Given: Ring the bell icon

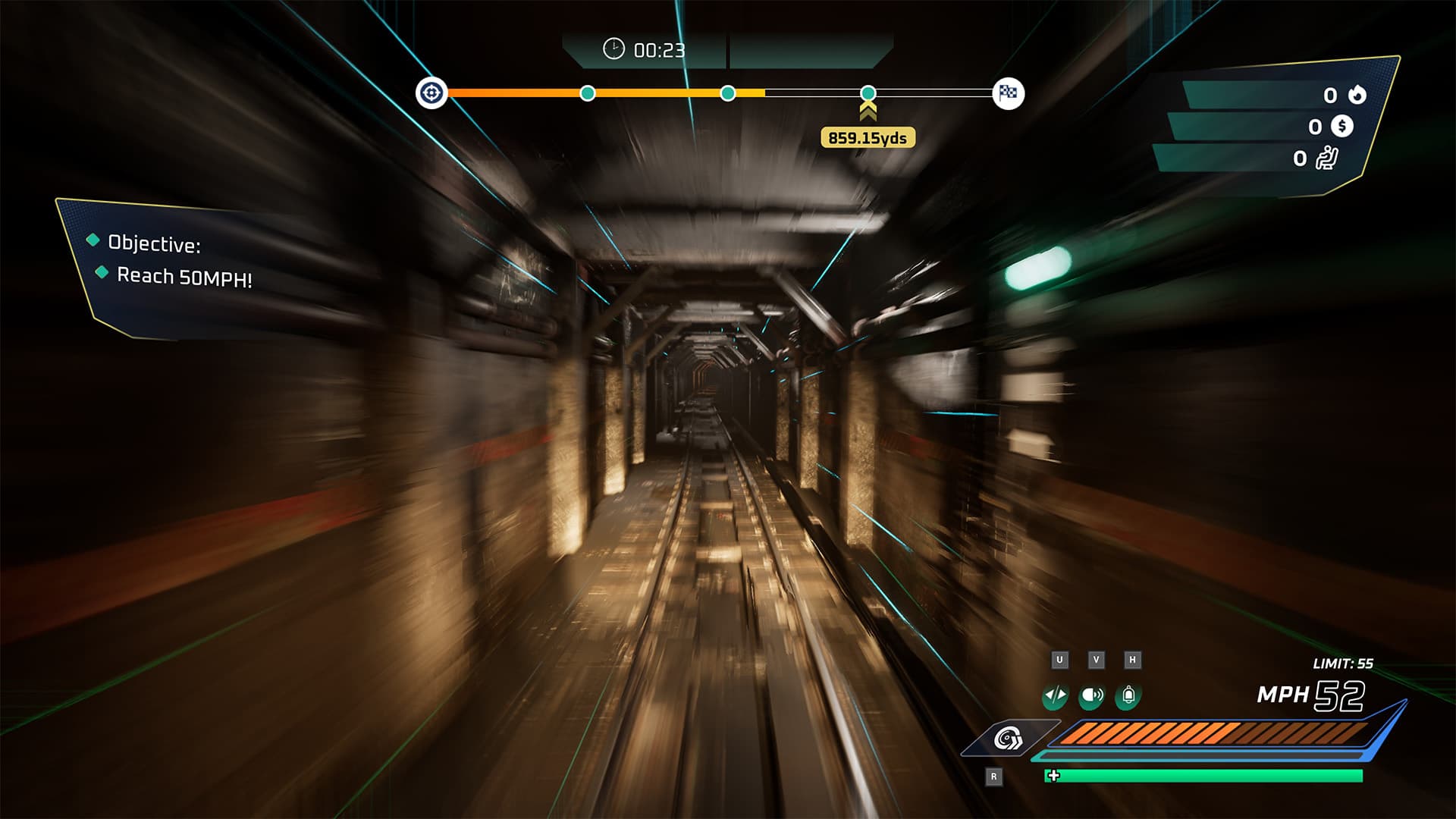Looking at the screenshot, I should pyautogui.click(x=1128, y=695).
